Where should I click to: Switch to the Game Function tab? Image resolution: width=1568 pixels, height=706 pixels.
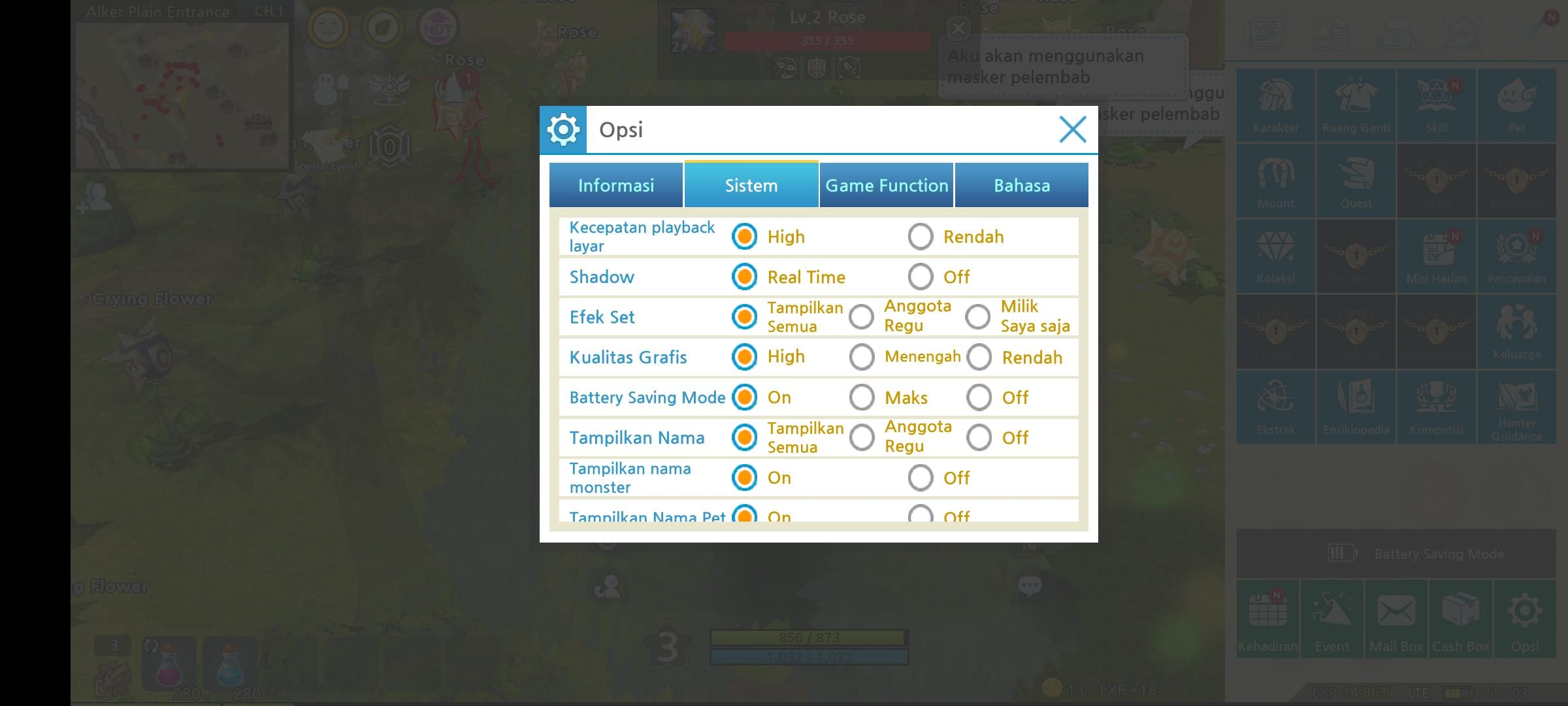886,185
